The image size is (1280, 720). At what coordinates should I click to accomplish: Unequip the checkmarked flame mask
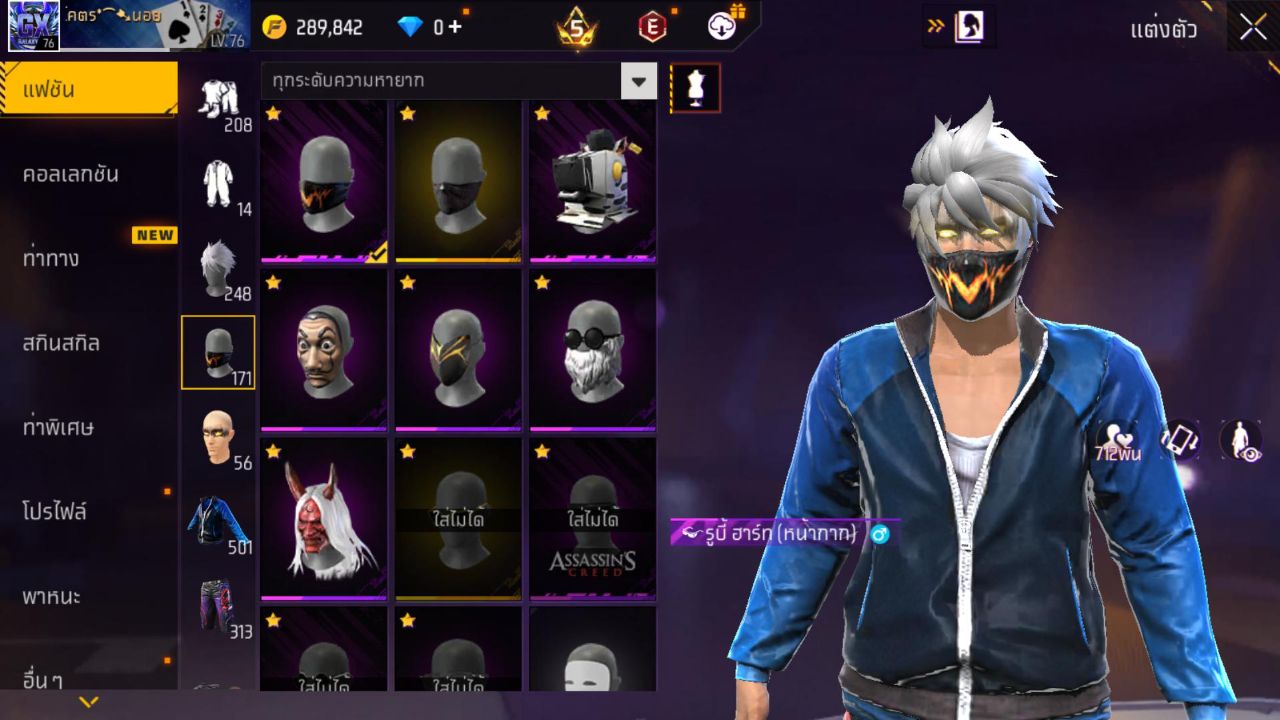point(323,180)
